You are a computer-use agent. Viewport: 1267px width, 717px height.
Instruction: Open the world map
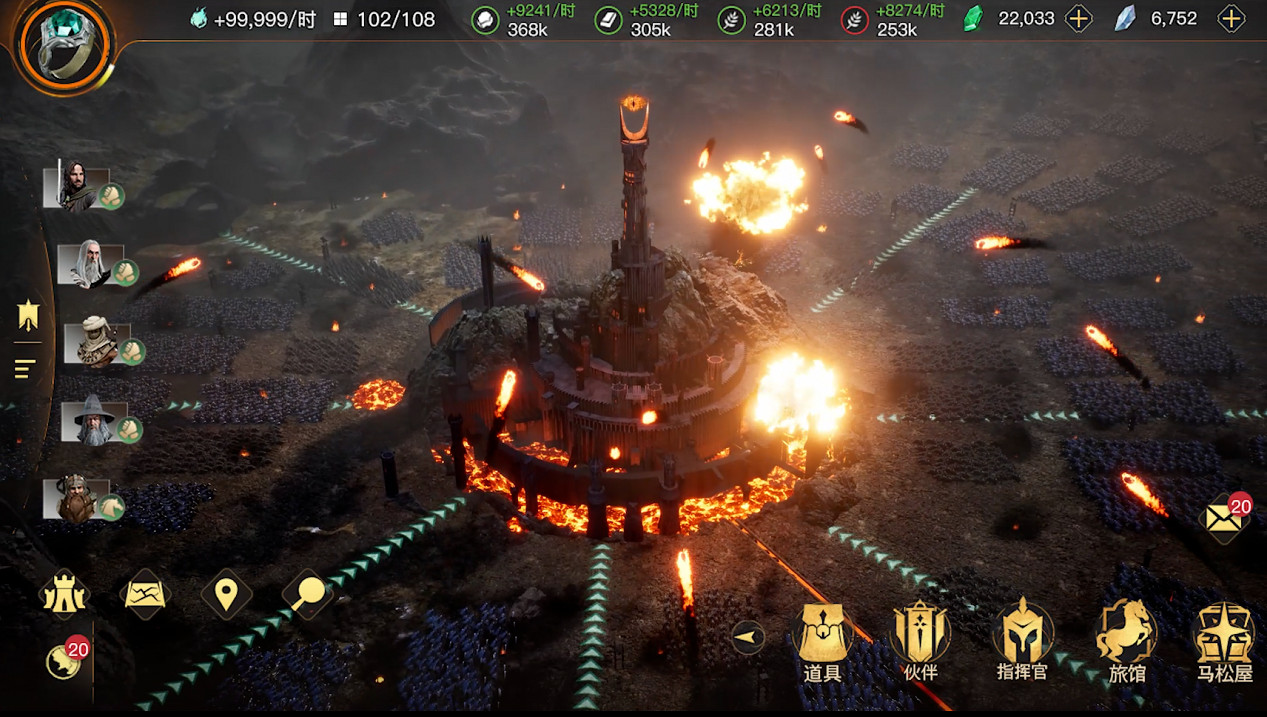click(x=145, y=595)
